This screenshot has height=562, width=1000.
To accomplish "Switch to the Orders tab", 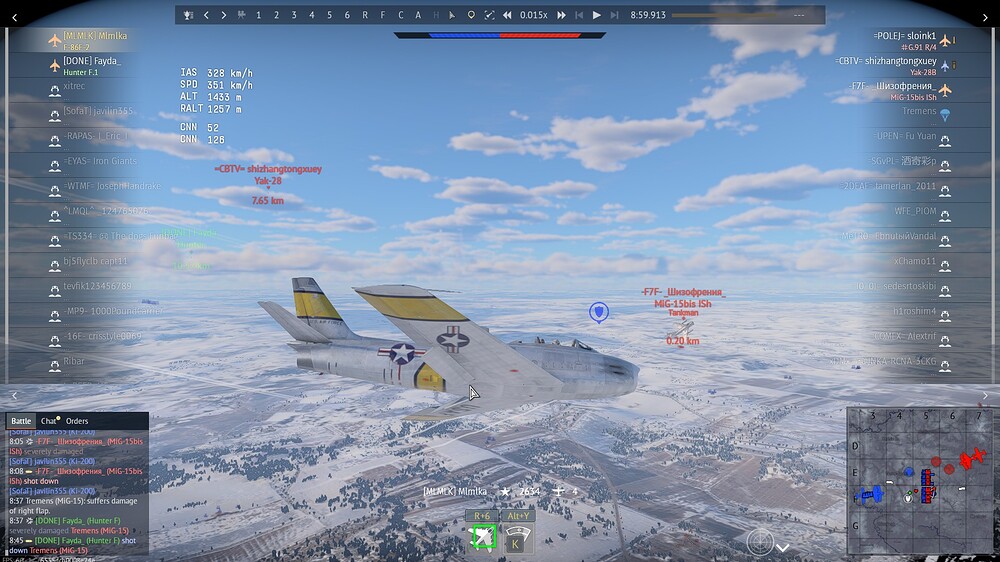I will [77, 421].
